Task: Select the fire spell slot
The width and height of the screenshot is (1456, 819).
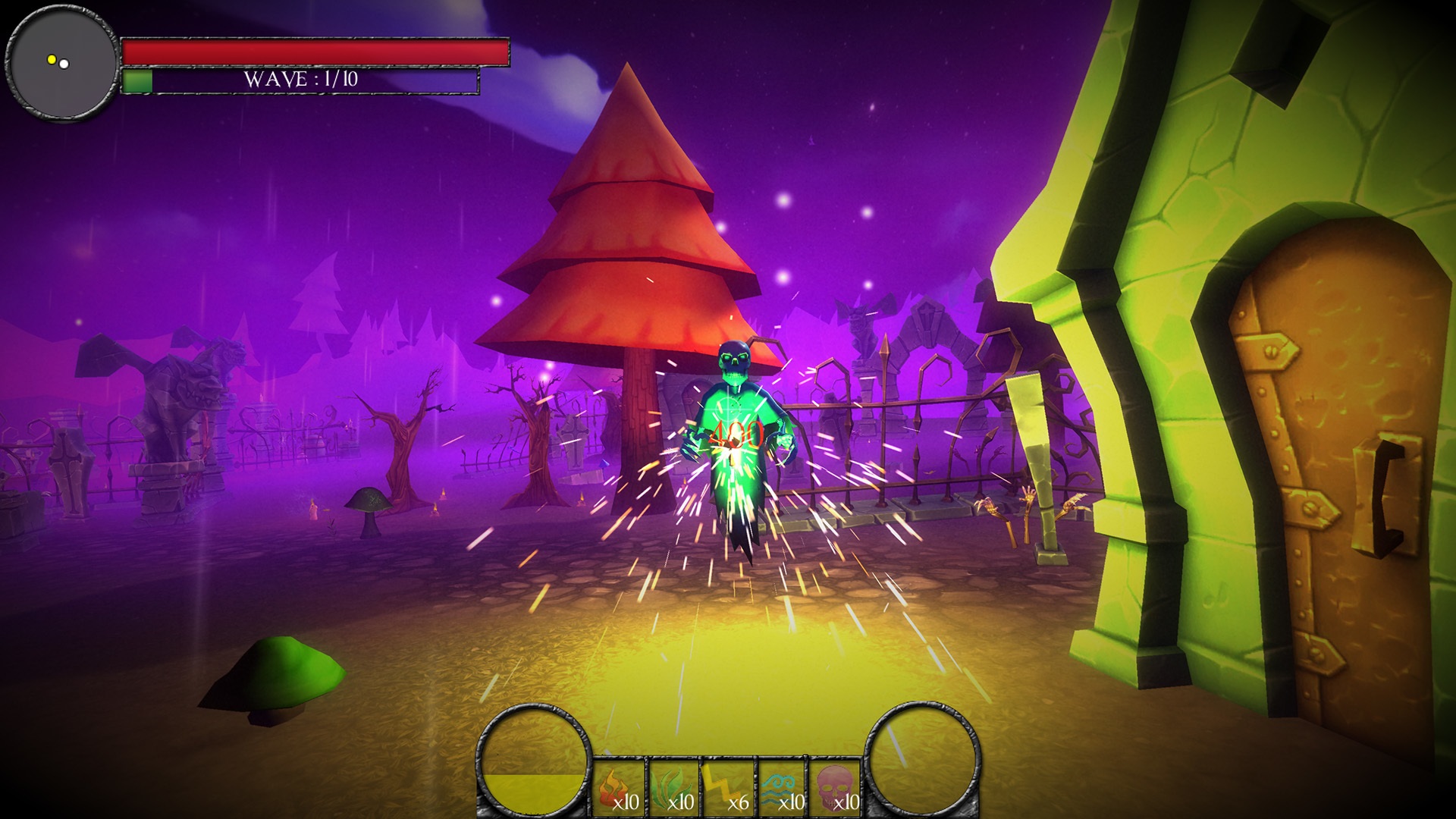Action: pyautogui.click(x=618, y=789)
